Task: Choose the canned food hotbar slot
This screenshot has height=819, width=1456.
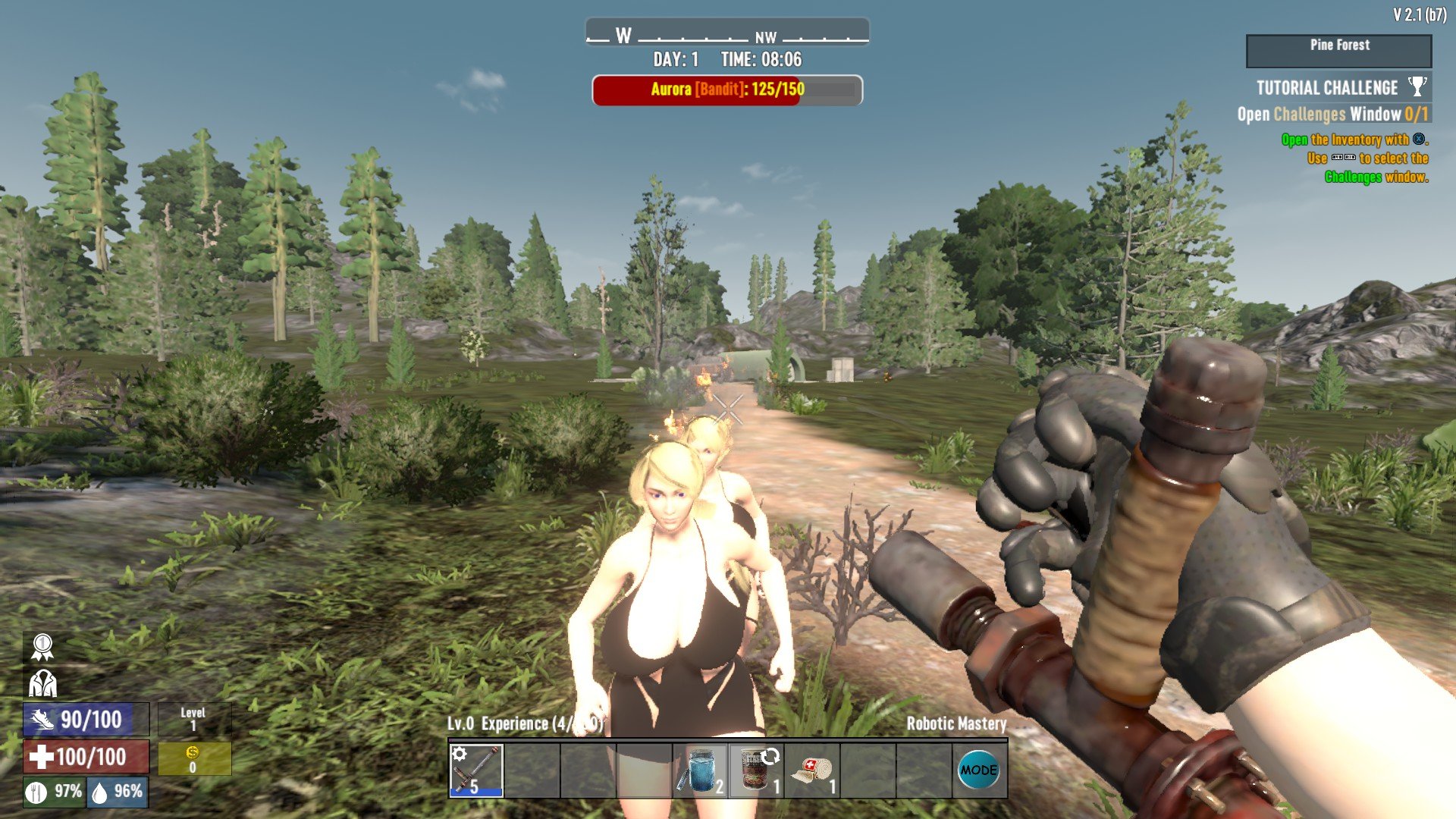Action: tap(757, 770)
